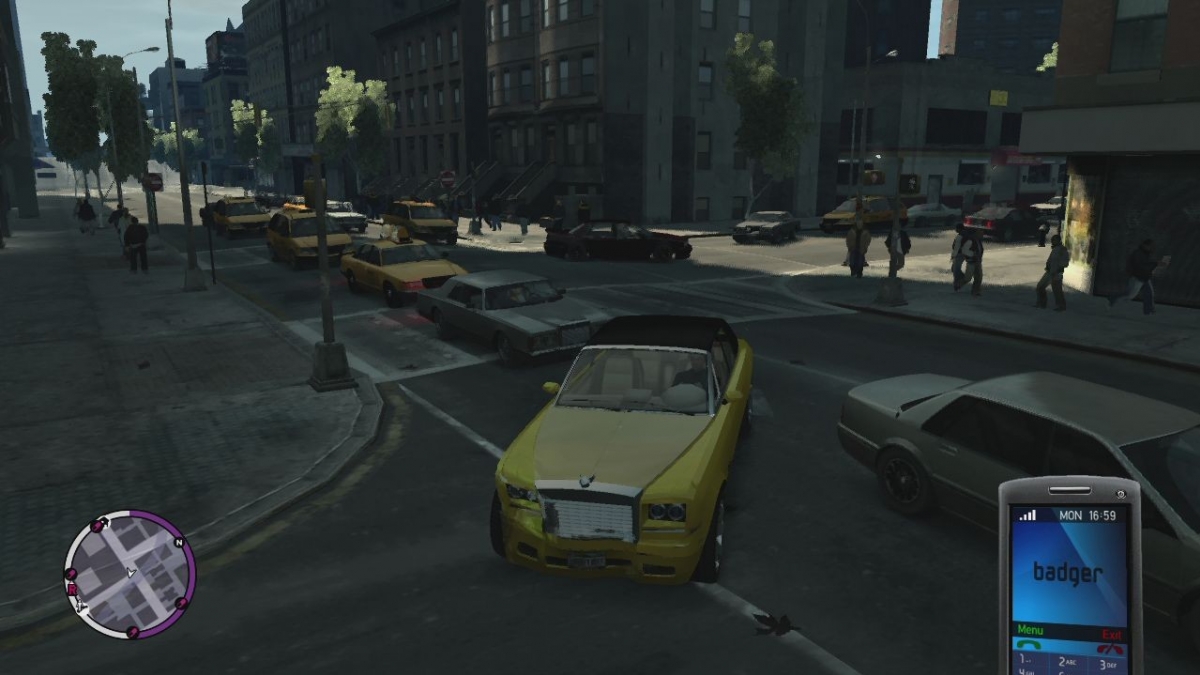This screenshot has height=675, width=1200.
Task: Click the badger phone home screen
Action: 1068,573
